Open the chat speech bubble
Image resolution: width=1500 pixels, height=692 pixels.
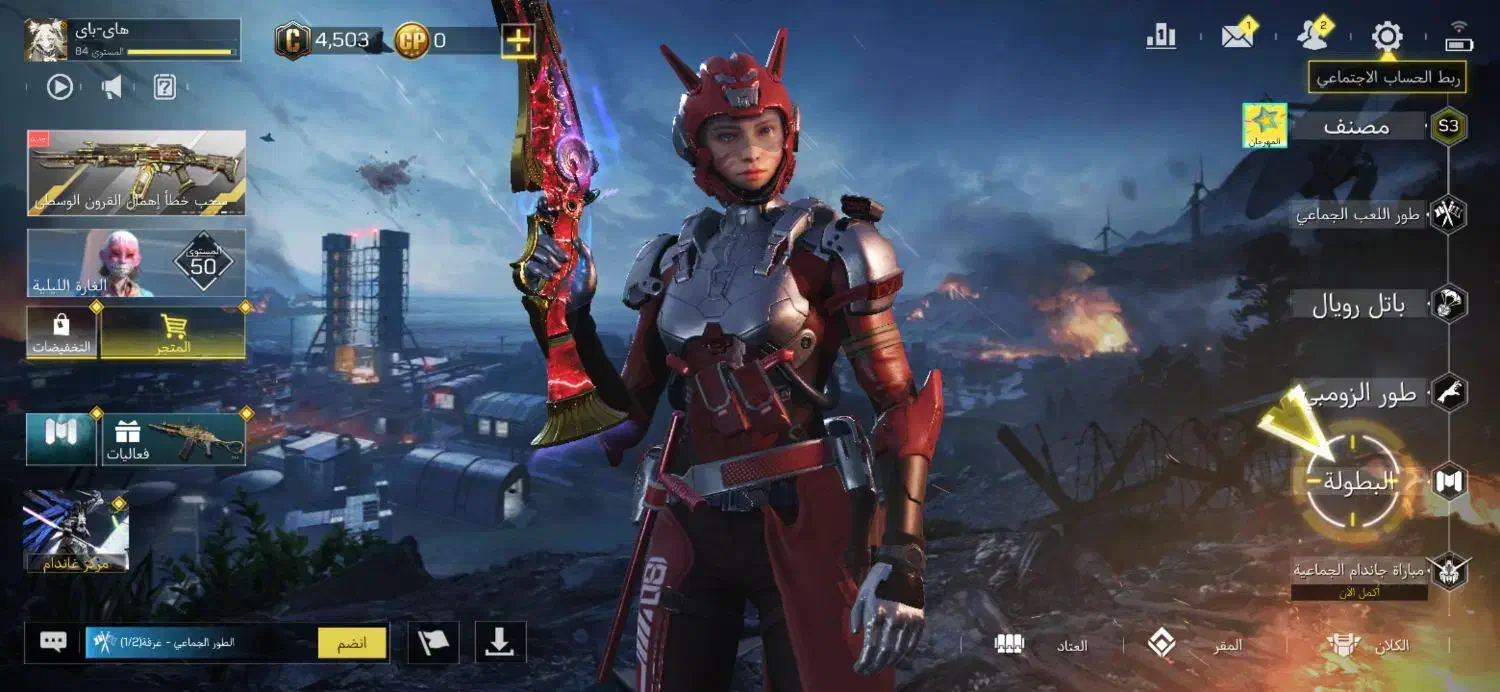53,642
